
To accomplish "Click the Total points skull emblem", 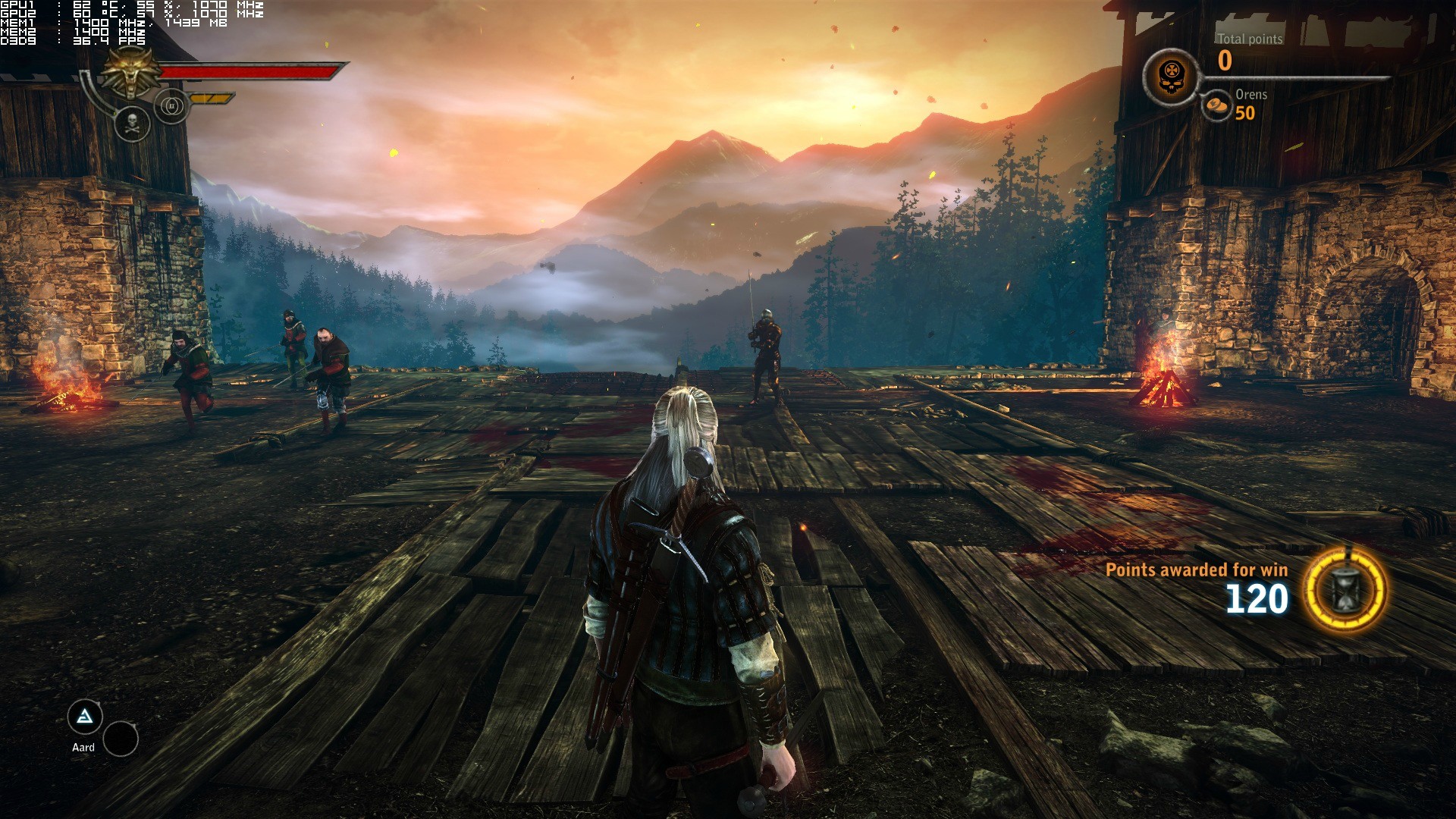I will pyautogui.click(x=1171, y=77).
